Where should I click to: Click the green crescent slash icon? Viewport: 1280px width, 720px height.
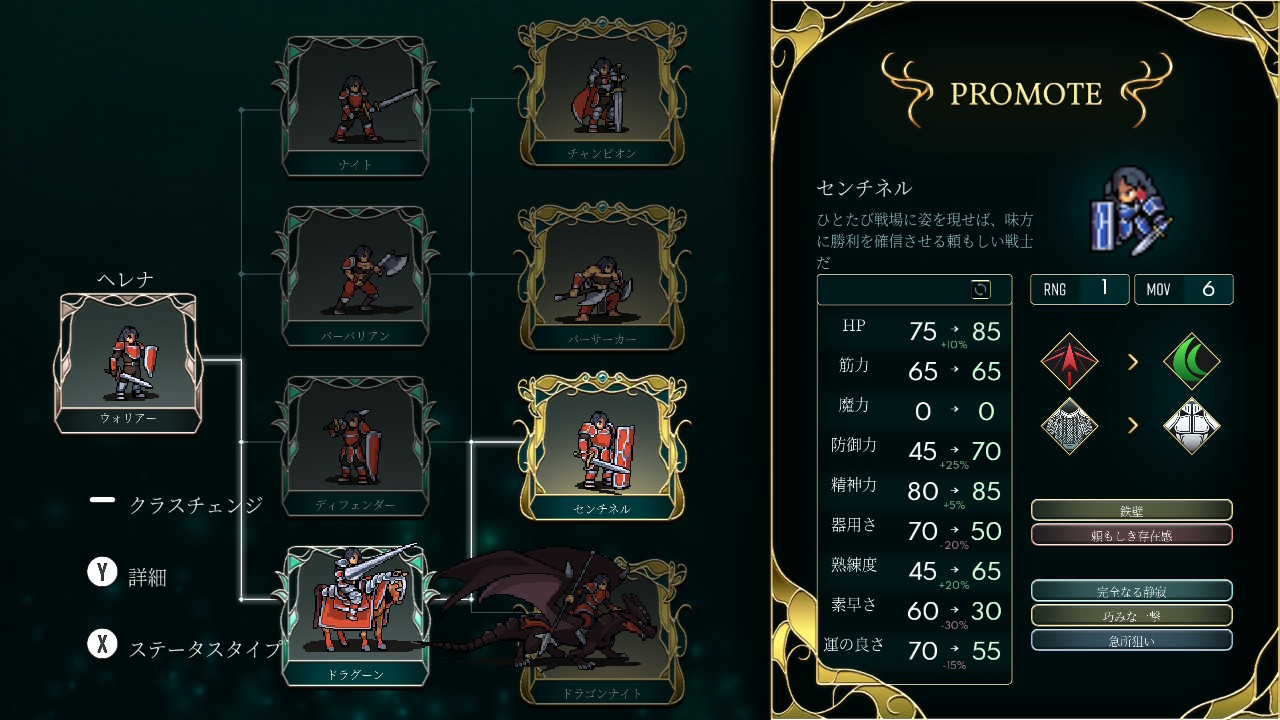pyautogui.click(x=1192, y=361)
